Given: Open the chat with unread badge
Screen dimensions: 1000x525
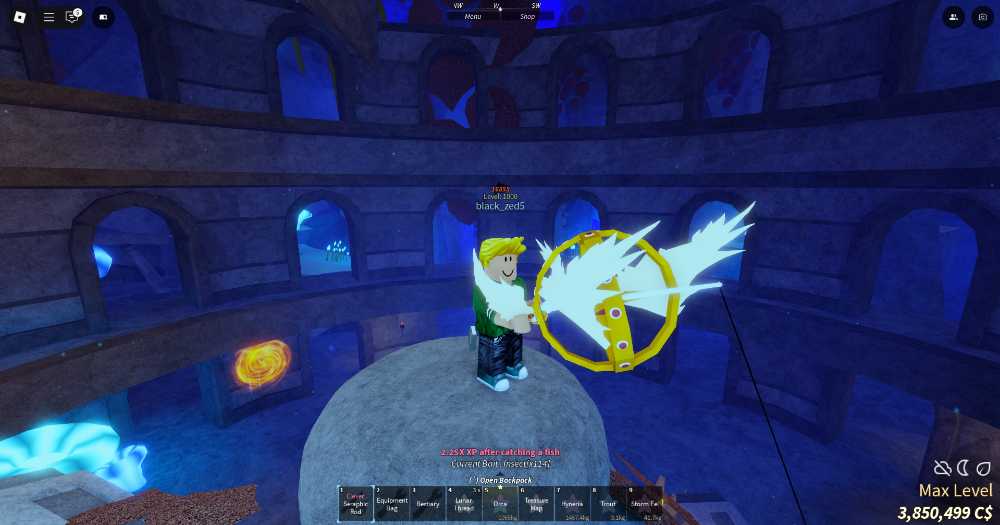Looking at the screenshot, I should click(x=73, y=17).
